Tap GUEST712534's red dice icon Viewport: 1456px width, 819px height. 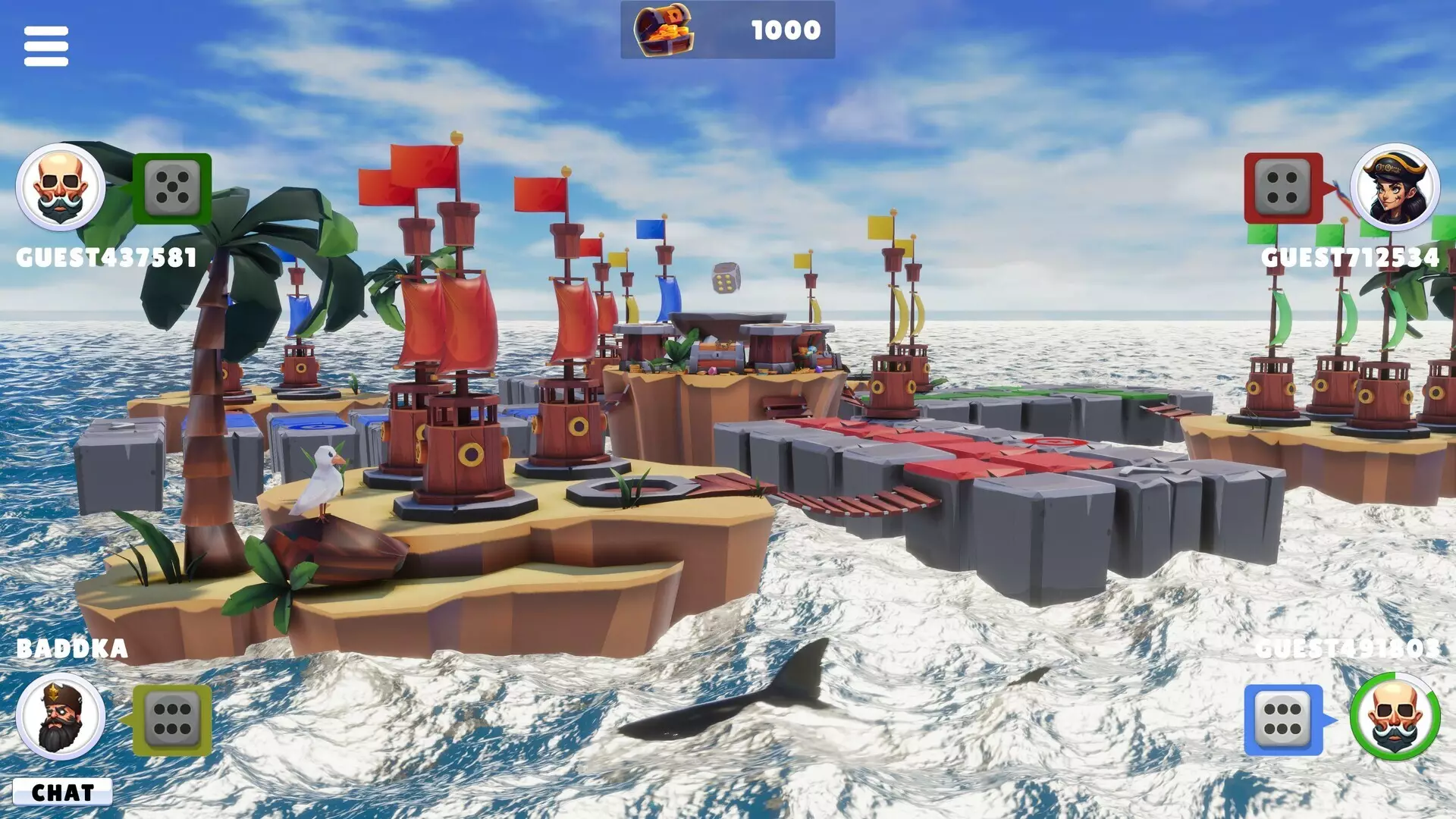click(x=1284, y=187)
